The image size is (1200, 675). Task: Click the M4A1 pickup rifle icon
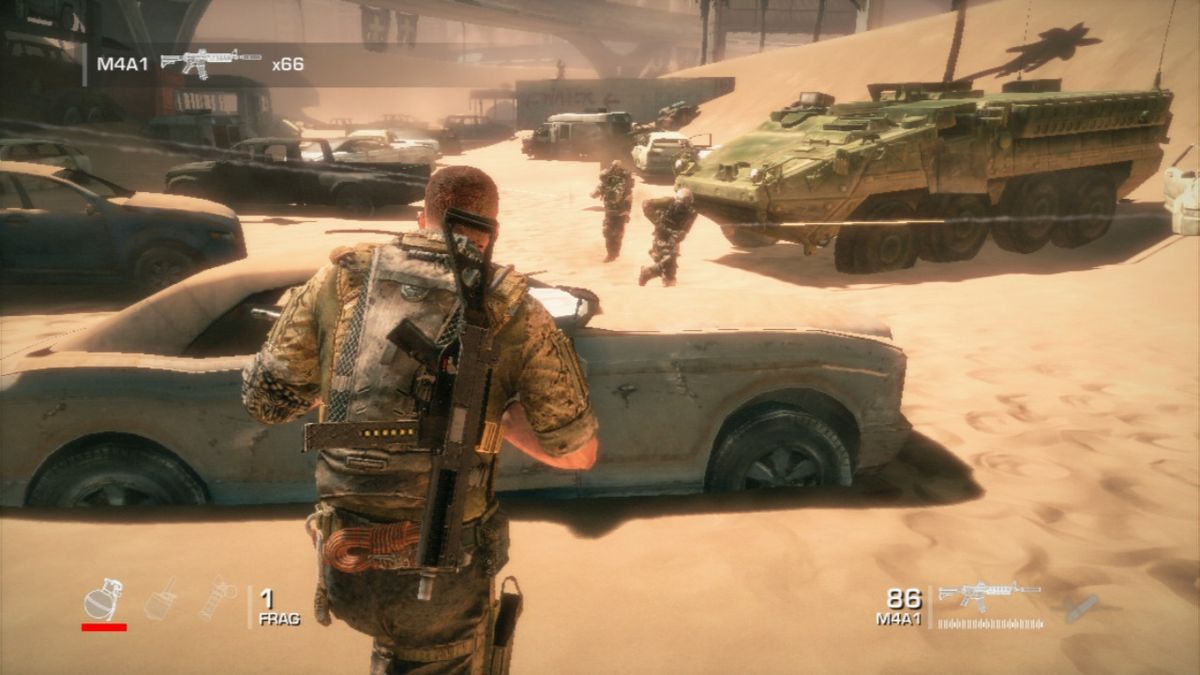[210, 62]
